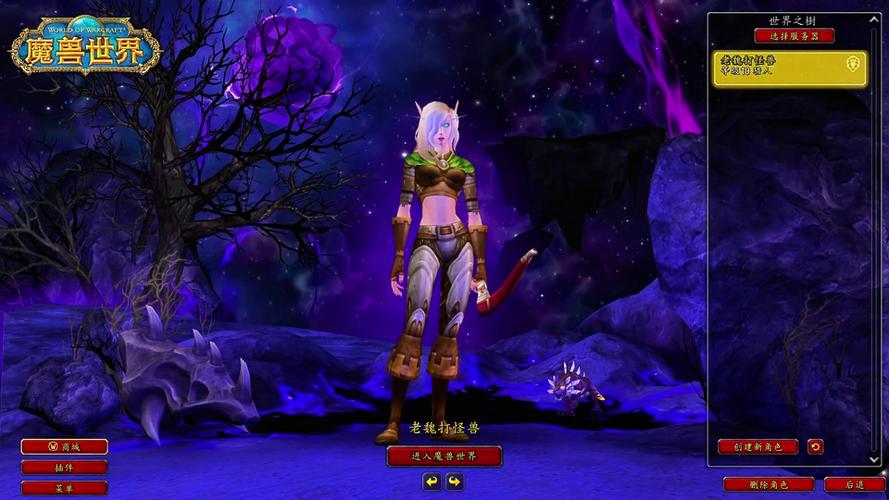Click the restore deleted character icon button

[x=815, y=447]
